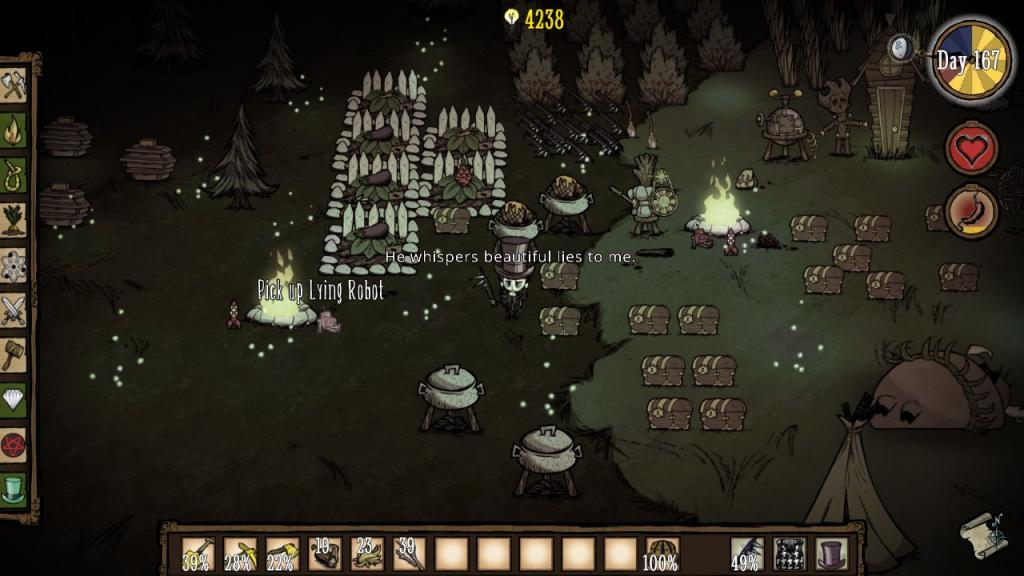Pick the inventory tool at 28% durability
This screenshot has width=1024, height=576.
click(240, 553)
